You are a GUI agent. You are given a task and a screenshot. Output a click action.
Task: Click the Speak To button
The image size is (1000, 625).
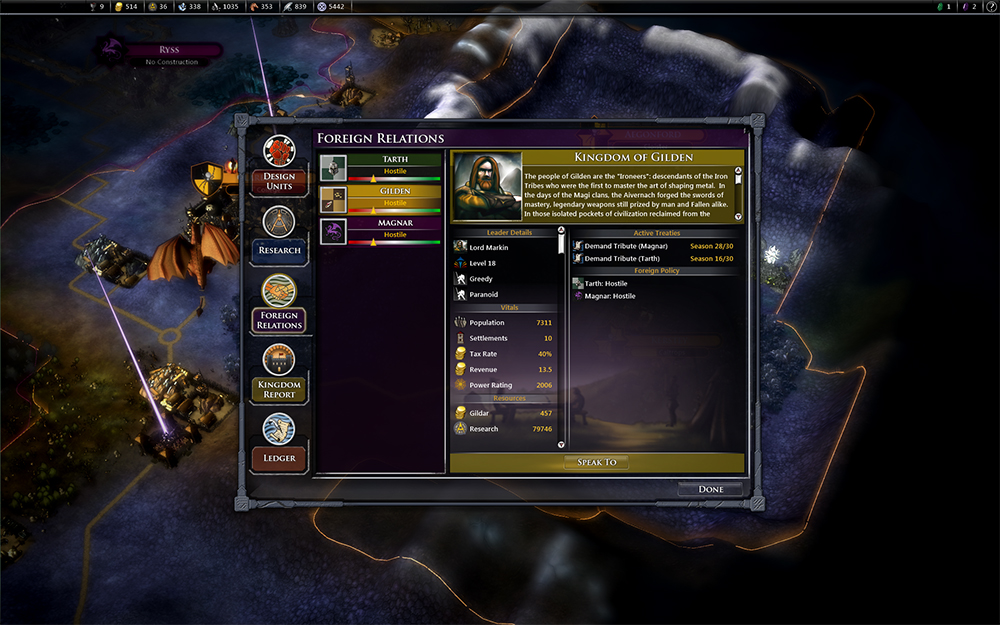[596, 462]
